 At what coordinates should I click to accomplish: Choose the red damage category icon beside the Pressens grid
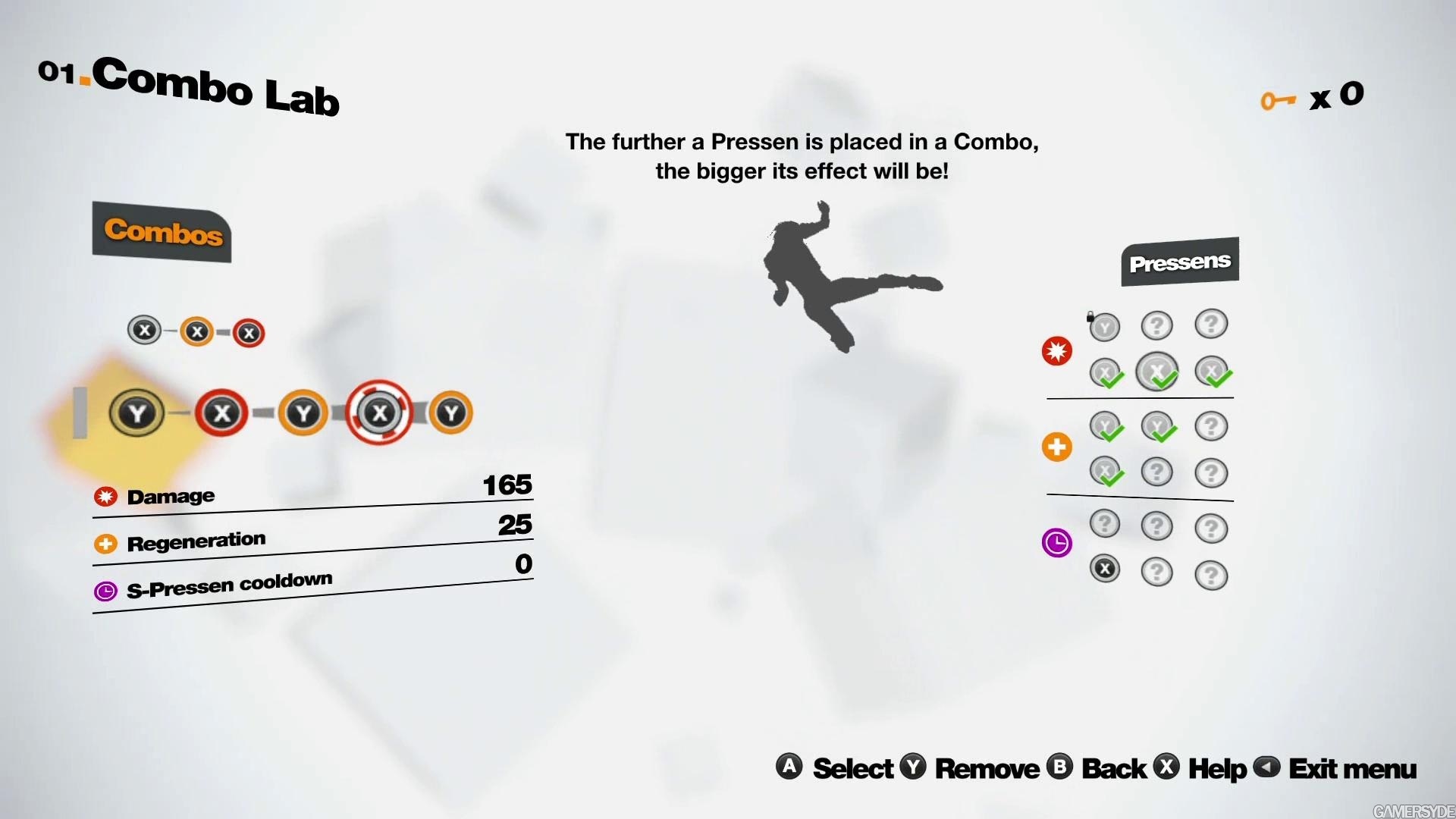[x=1056, y=351]
